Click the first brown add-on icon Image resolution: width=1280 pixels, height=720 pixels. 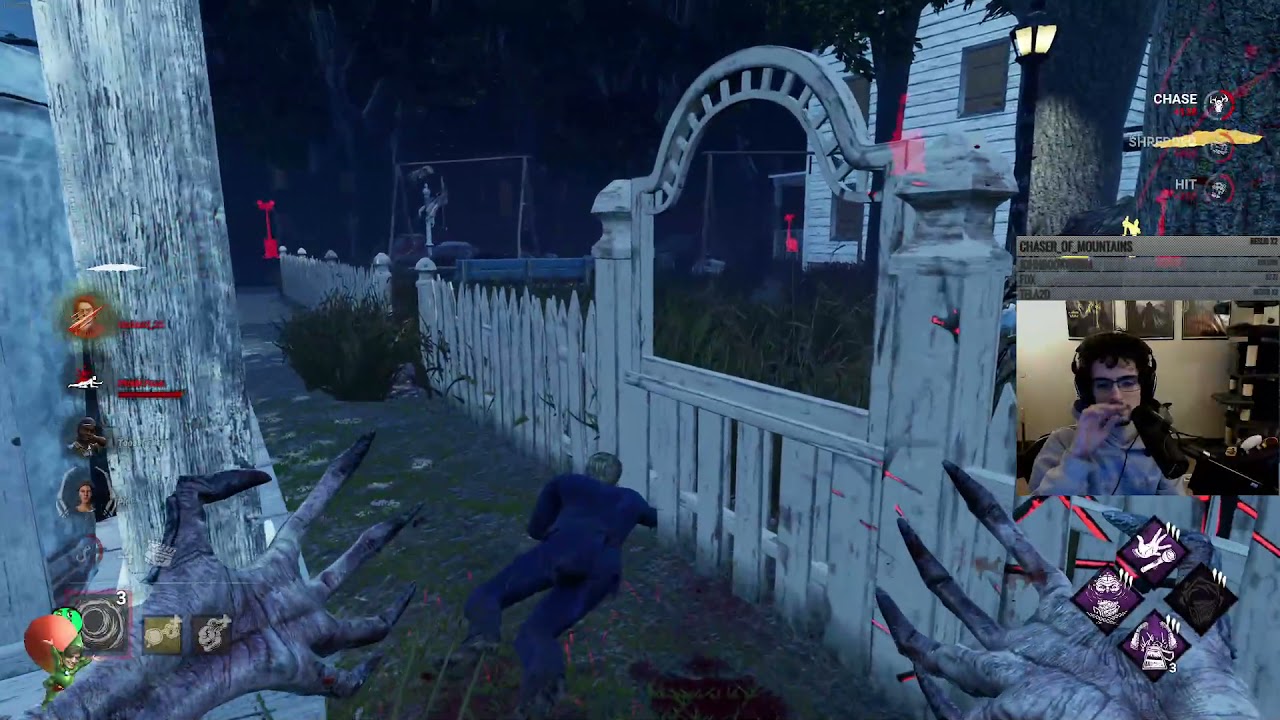(162, 635)
